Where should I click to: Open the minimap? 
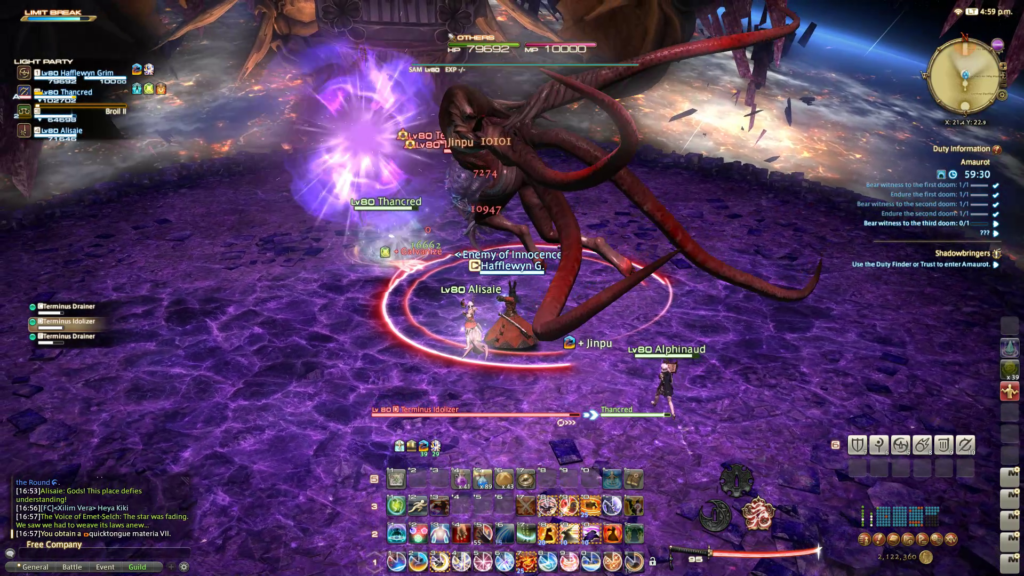point(963,74)
